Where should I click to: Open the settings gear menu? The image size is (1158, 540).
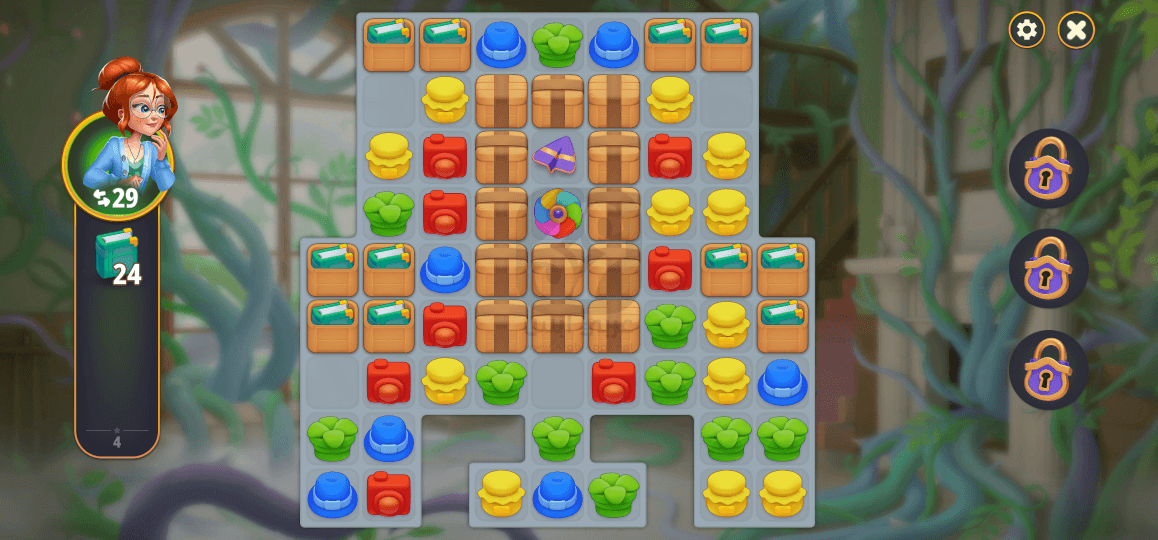pos(1026,30)
